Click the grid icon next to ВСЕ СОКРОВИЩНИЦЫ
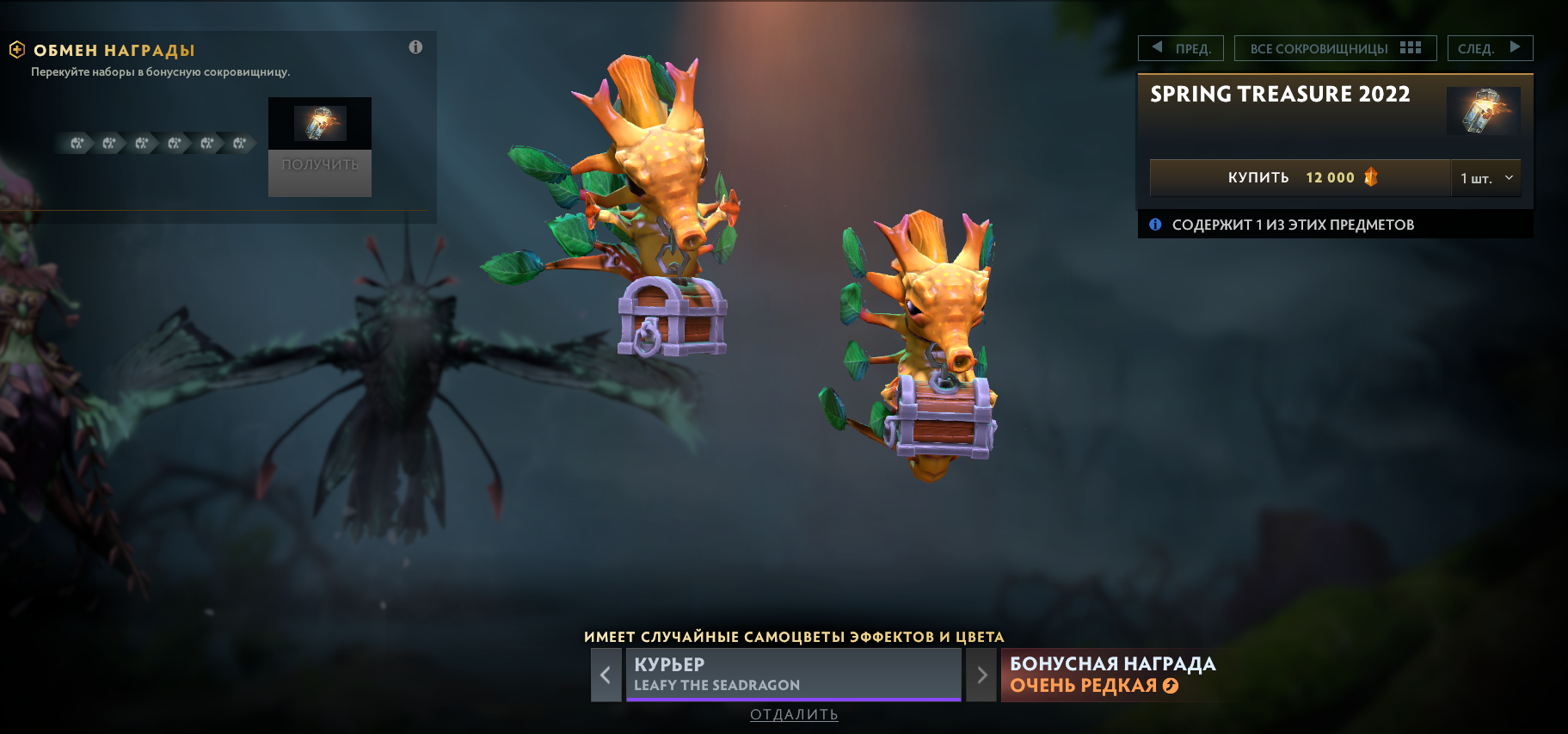 (1411, 47)
